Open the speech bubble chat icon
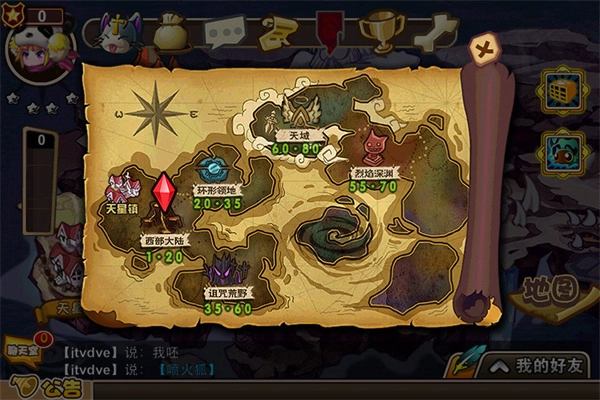The height and width of the screenshot is (400, 600). point(224,33)
